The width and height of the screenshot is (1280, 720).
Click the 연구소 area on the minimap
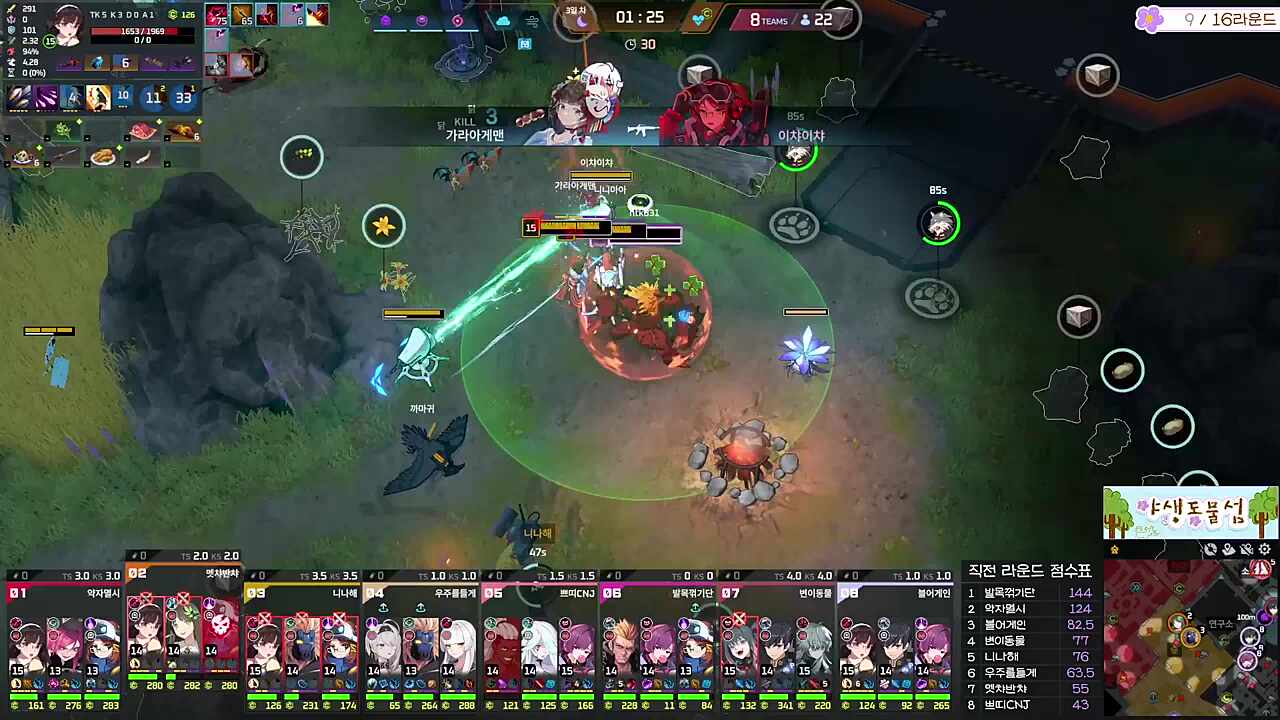1220,623
